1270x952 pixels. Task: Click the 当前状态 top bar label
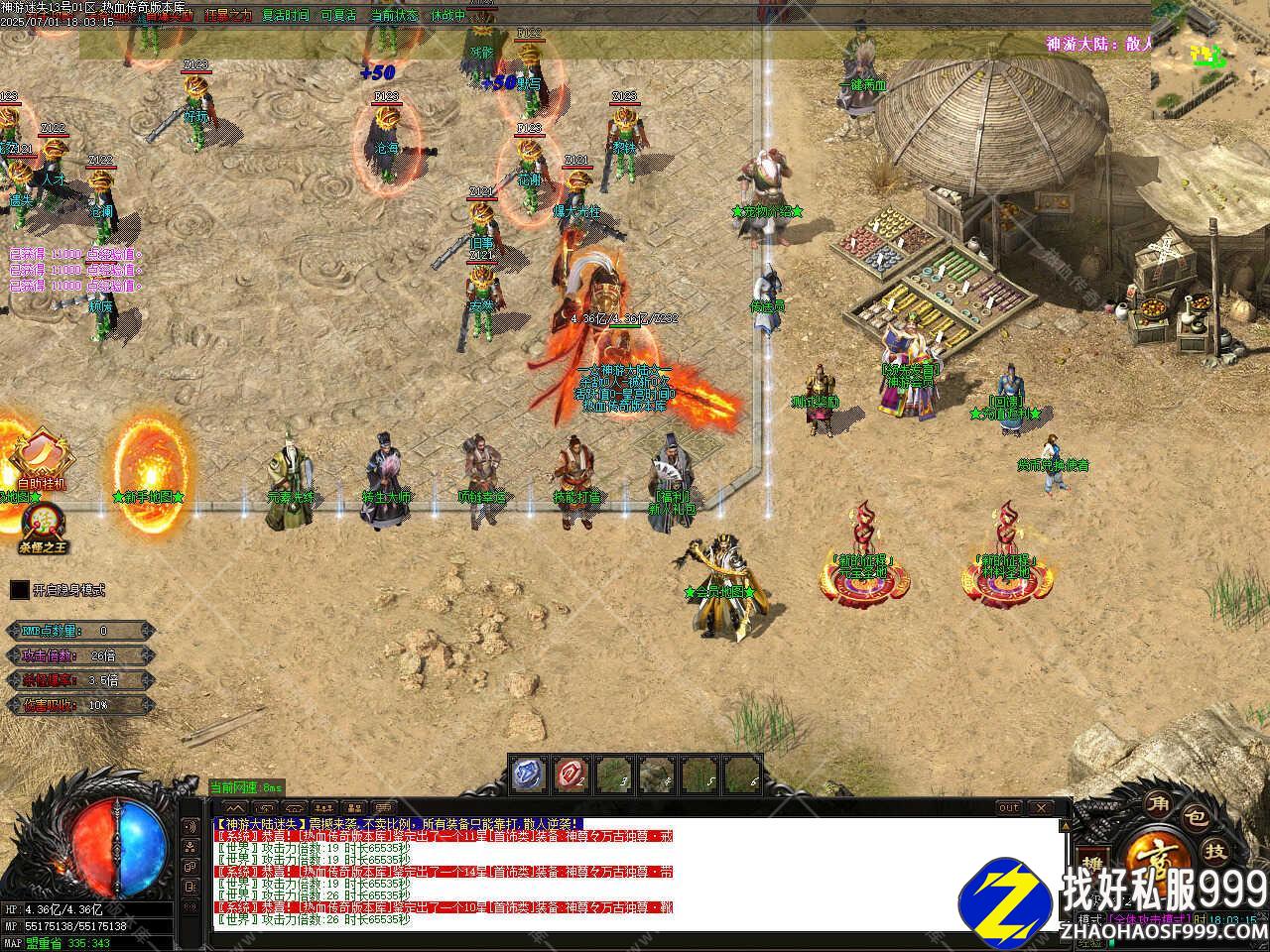pyautogui.click(x=395, y=16)
